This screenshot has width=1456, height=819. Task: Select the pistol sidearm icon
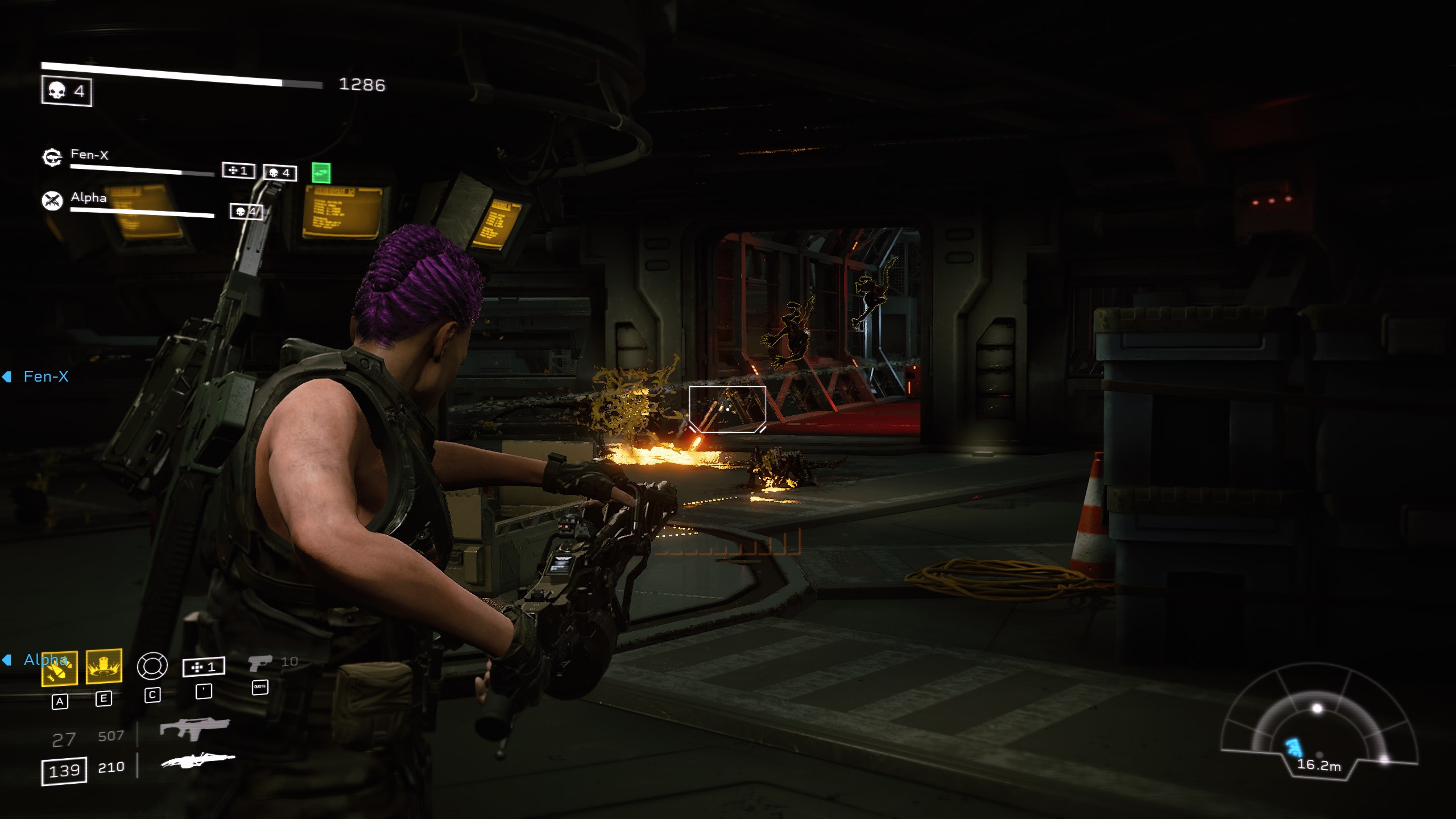[260, 663]
